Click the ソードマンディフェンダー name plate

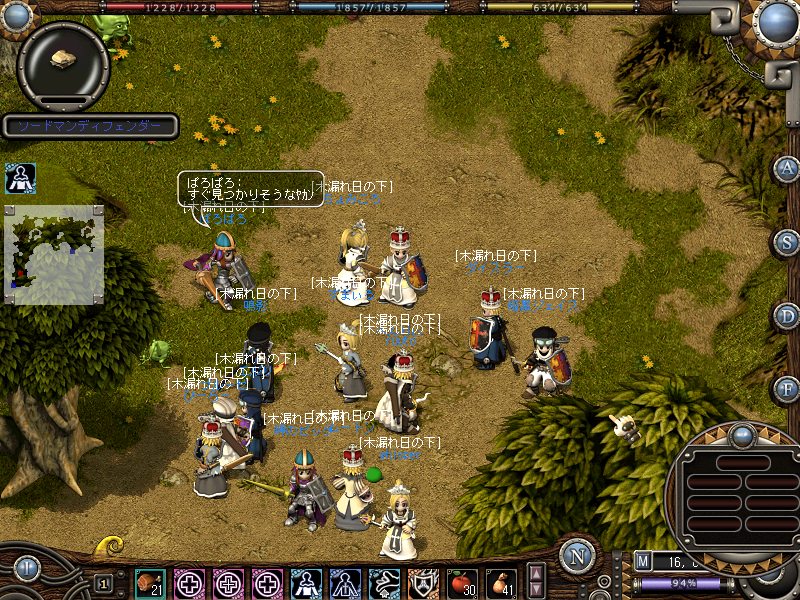[90, 127]
